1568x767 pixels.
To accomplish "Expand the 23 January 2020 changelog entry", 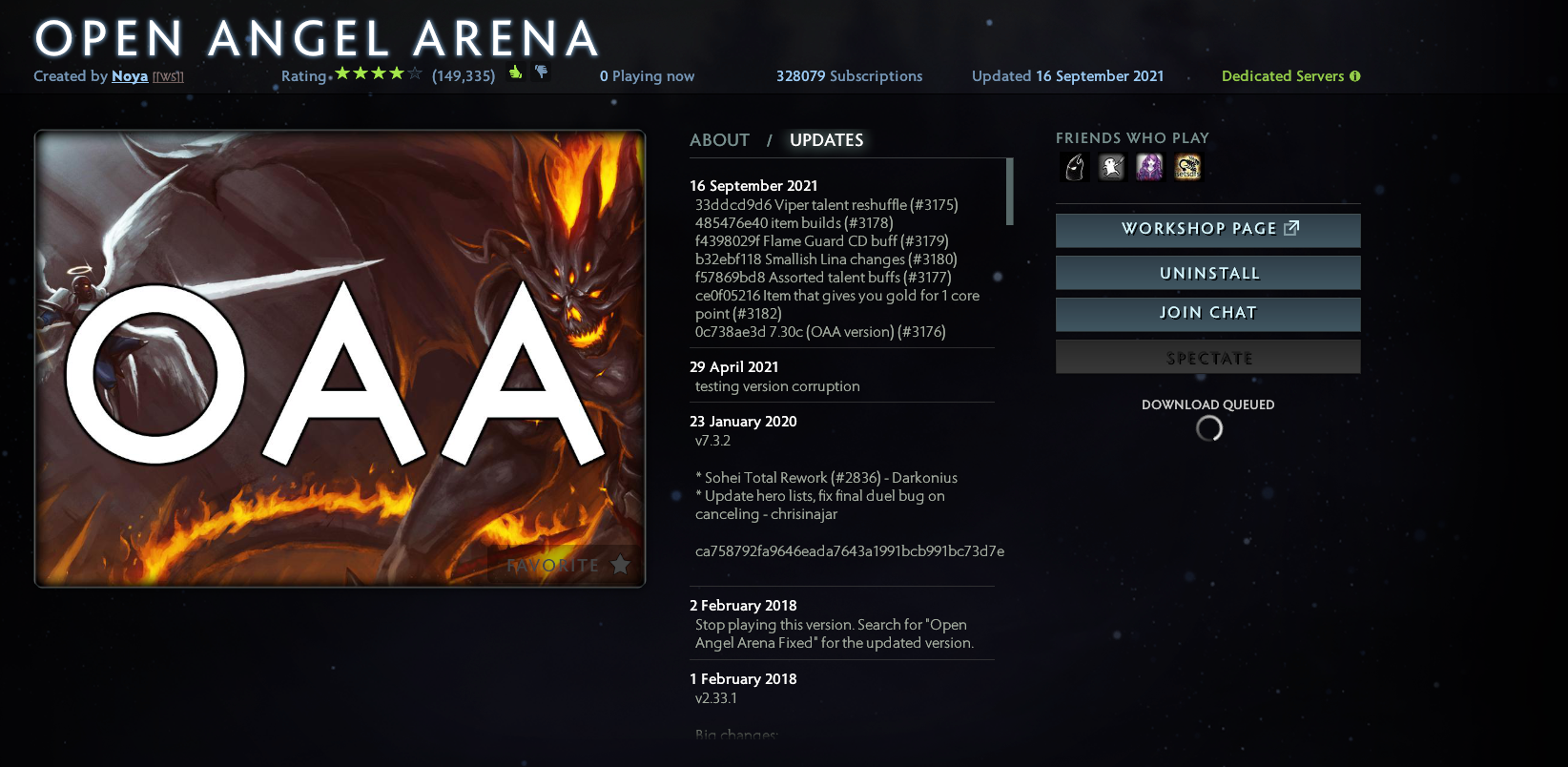I will 743,421.
